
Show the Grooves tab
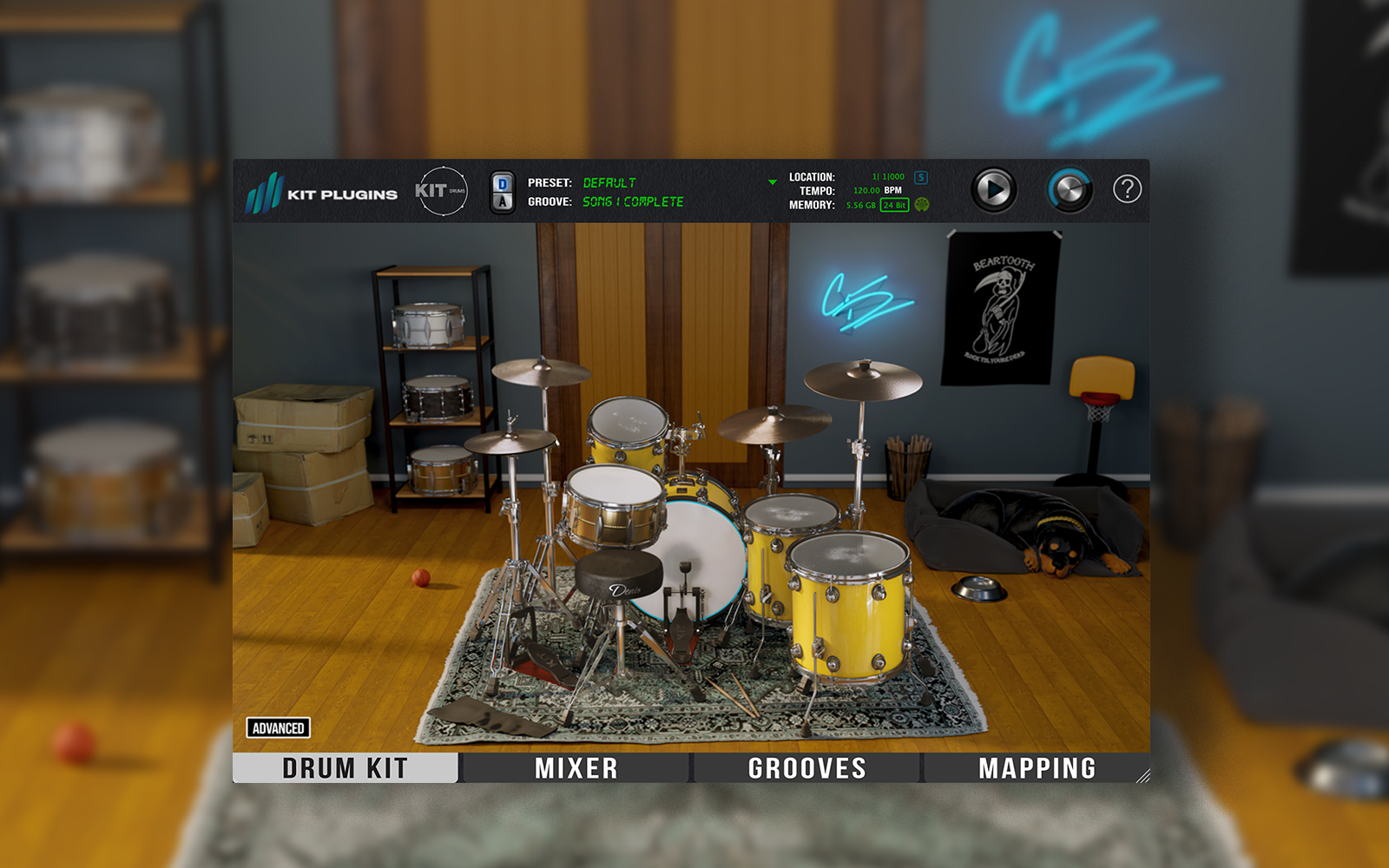806,768
